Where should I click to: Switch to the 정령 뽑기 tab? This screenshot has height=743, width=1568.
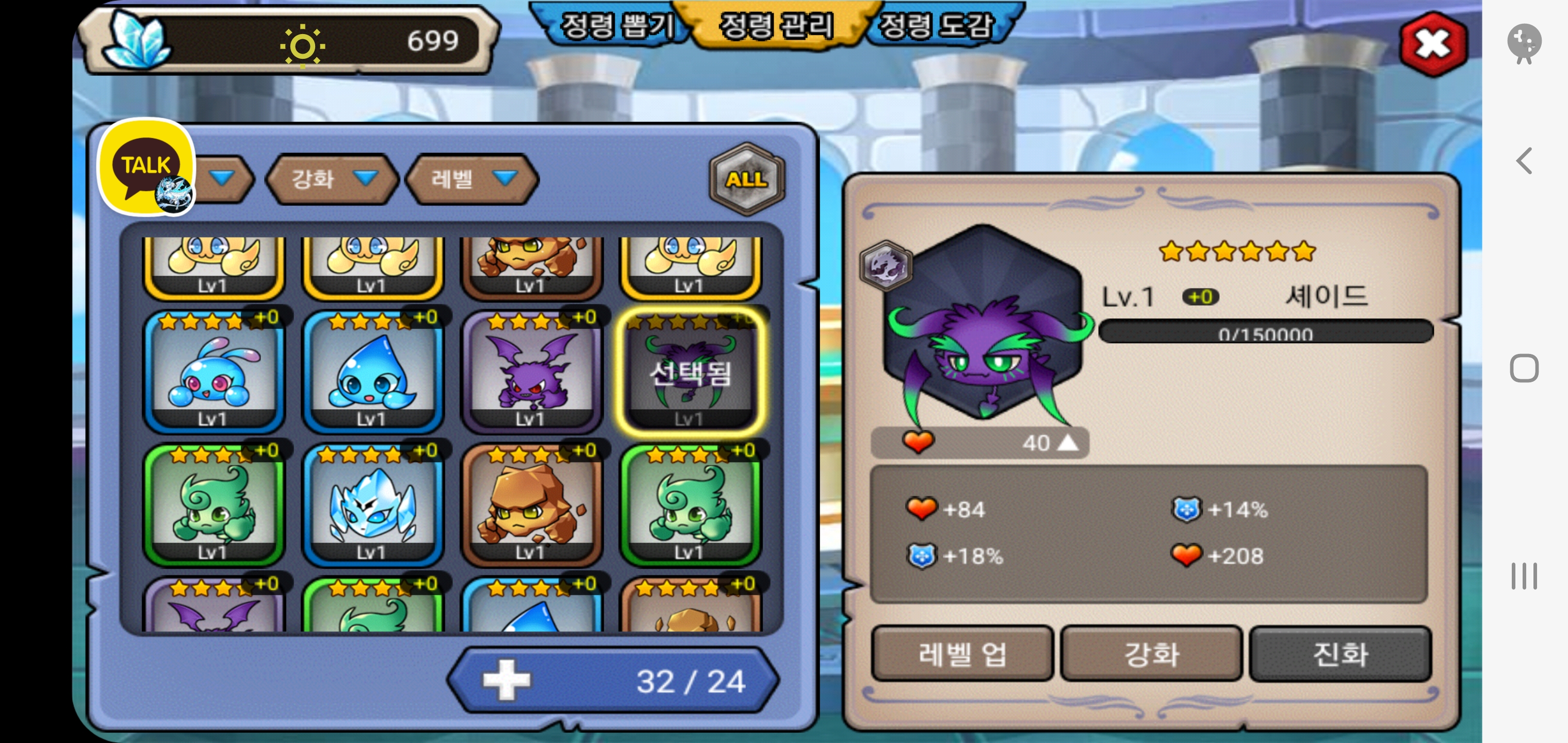pyautogui.click(x=616, y=26)
